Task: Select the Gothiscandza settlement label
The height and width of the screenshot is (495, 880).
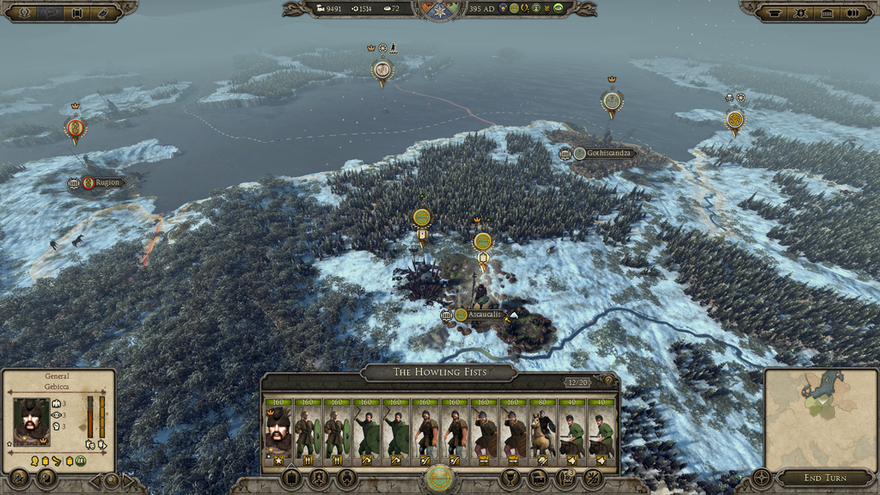Action: click(x=607, y=154)
